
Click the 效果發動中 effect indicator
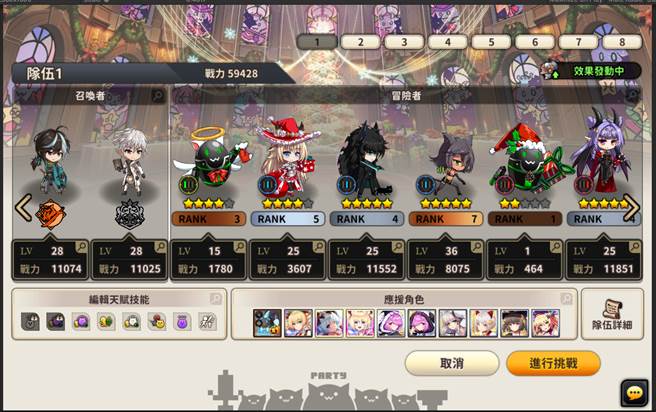point(590,71)
